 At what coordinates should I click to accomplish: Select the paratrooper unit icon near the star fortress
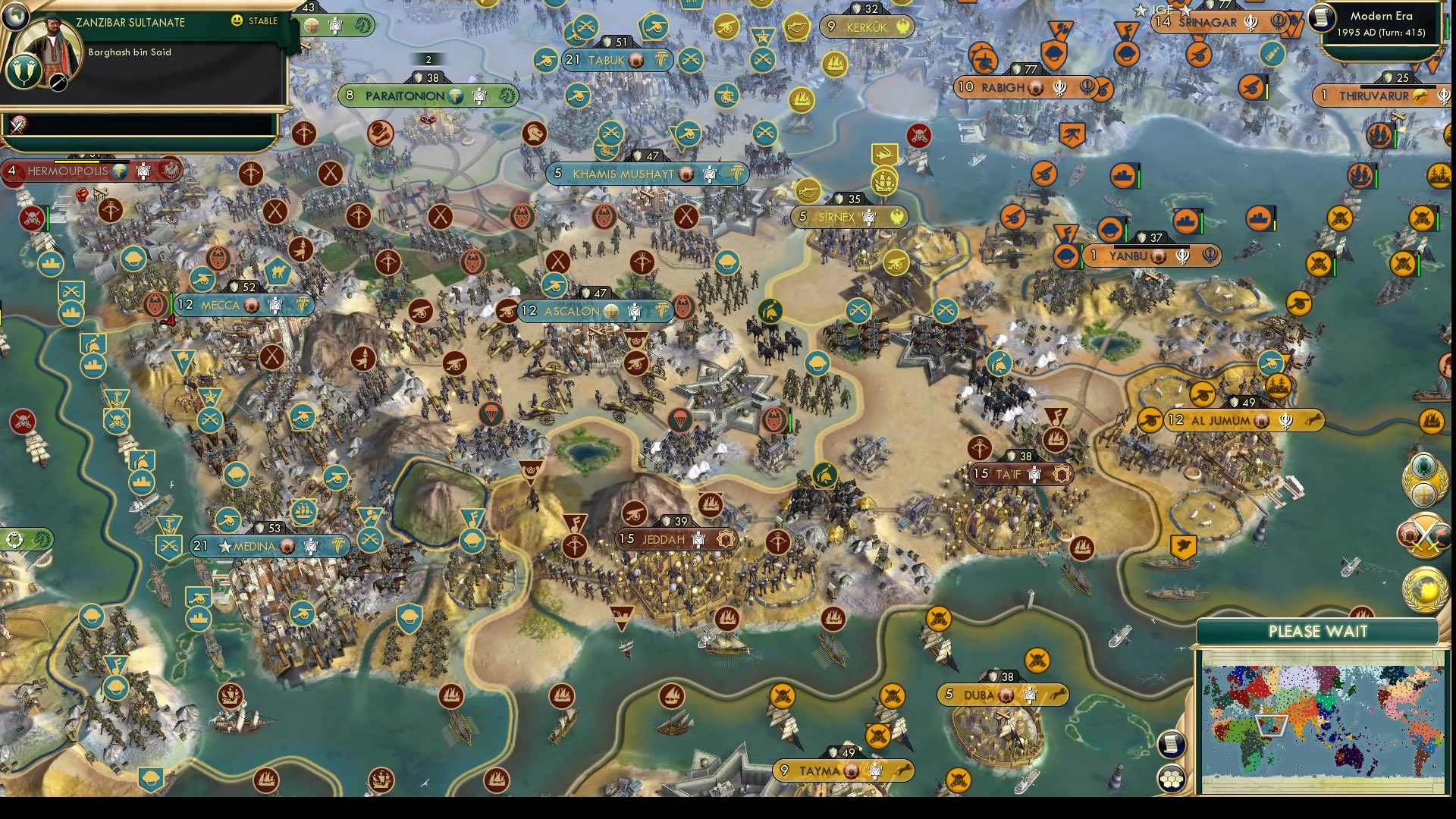[680, 421]
